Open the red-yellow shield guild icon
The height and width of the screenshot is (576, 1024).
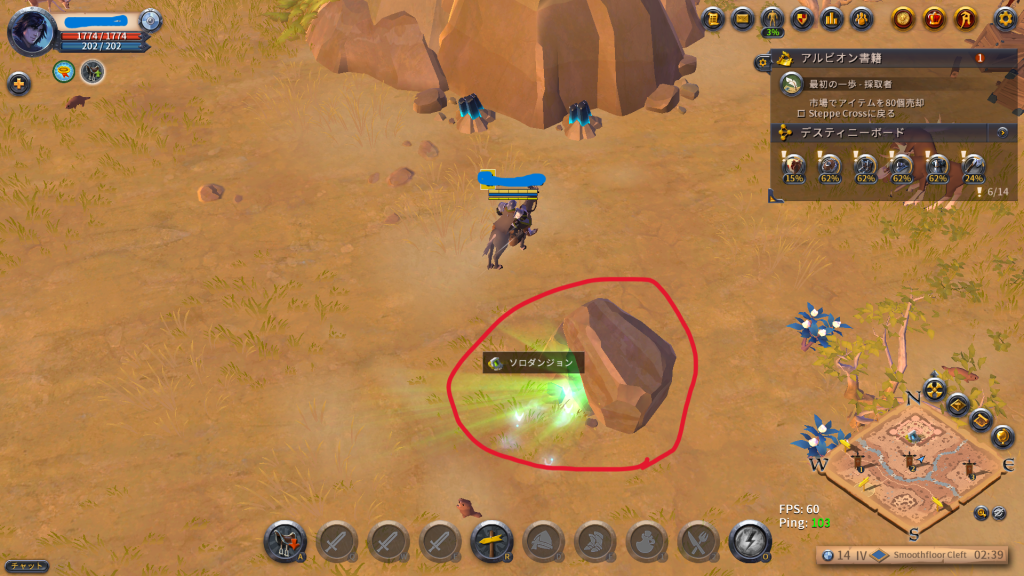pyautogui.click(x=801, y=18)
